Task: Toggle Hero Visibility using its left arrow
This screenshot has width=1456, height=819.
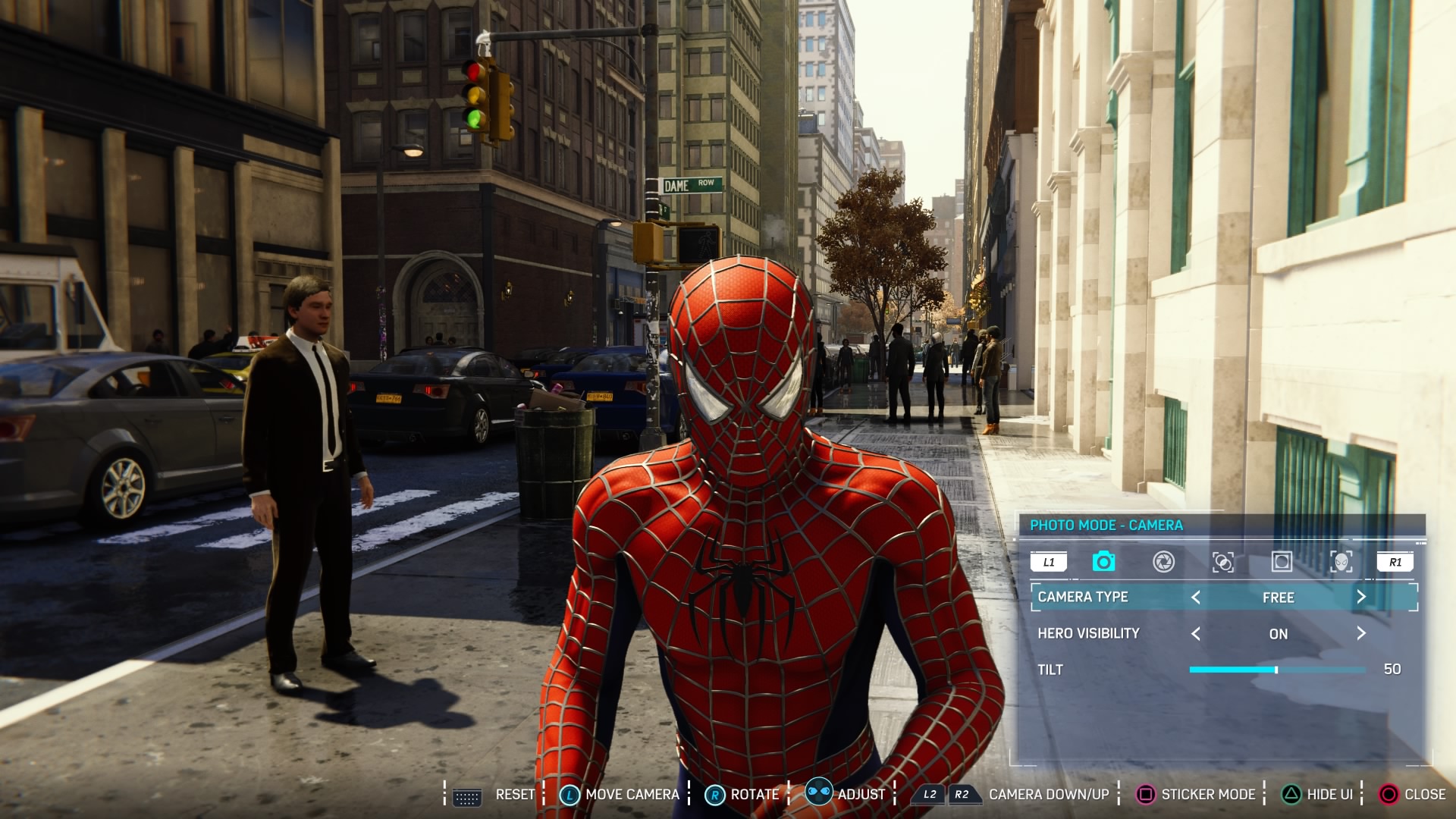Action: (1196, 634)
